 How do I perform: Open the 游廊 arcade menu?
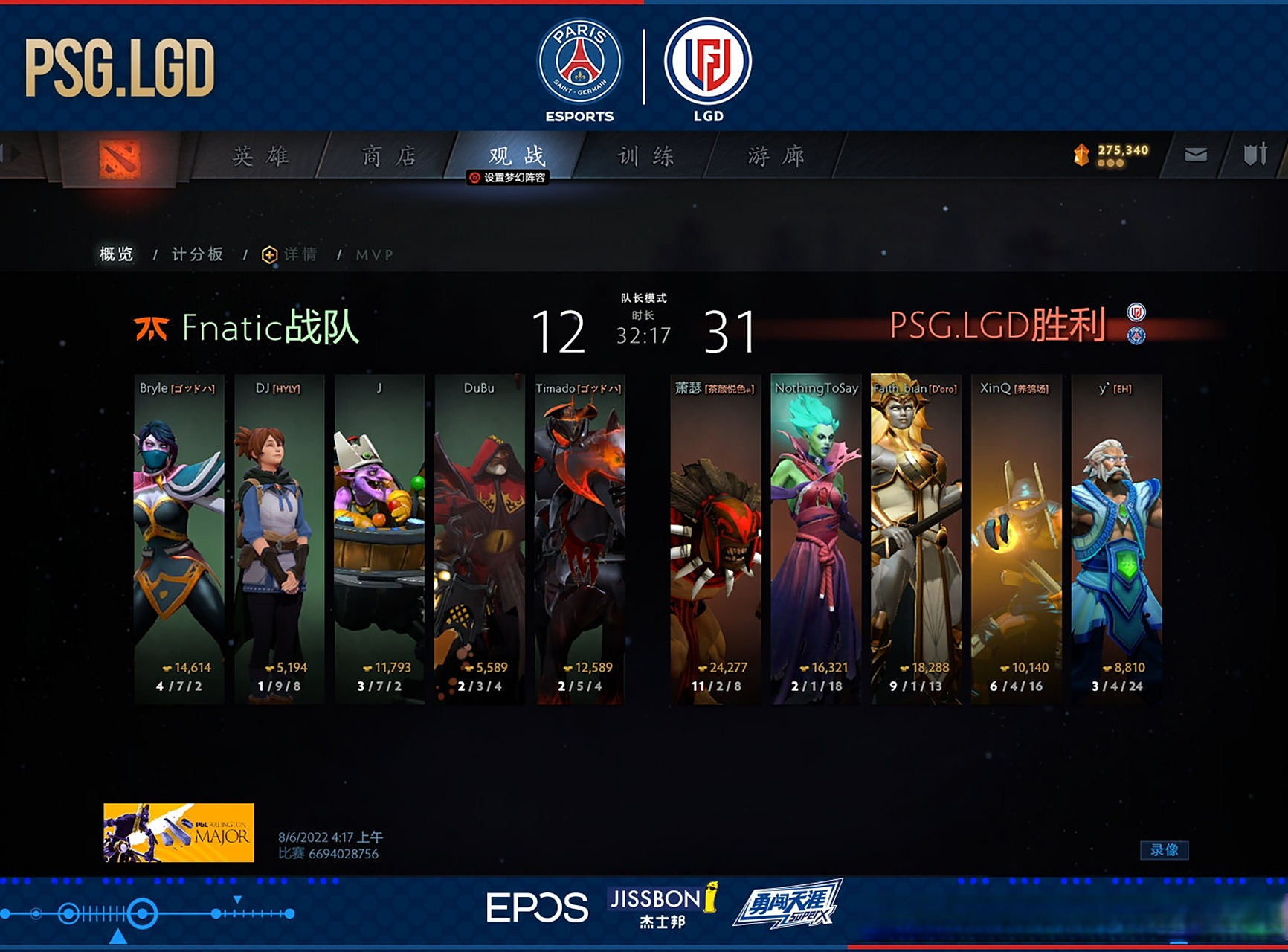pos(776,156)
